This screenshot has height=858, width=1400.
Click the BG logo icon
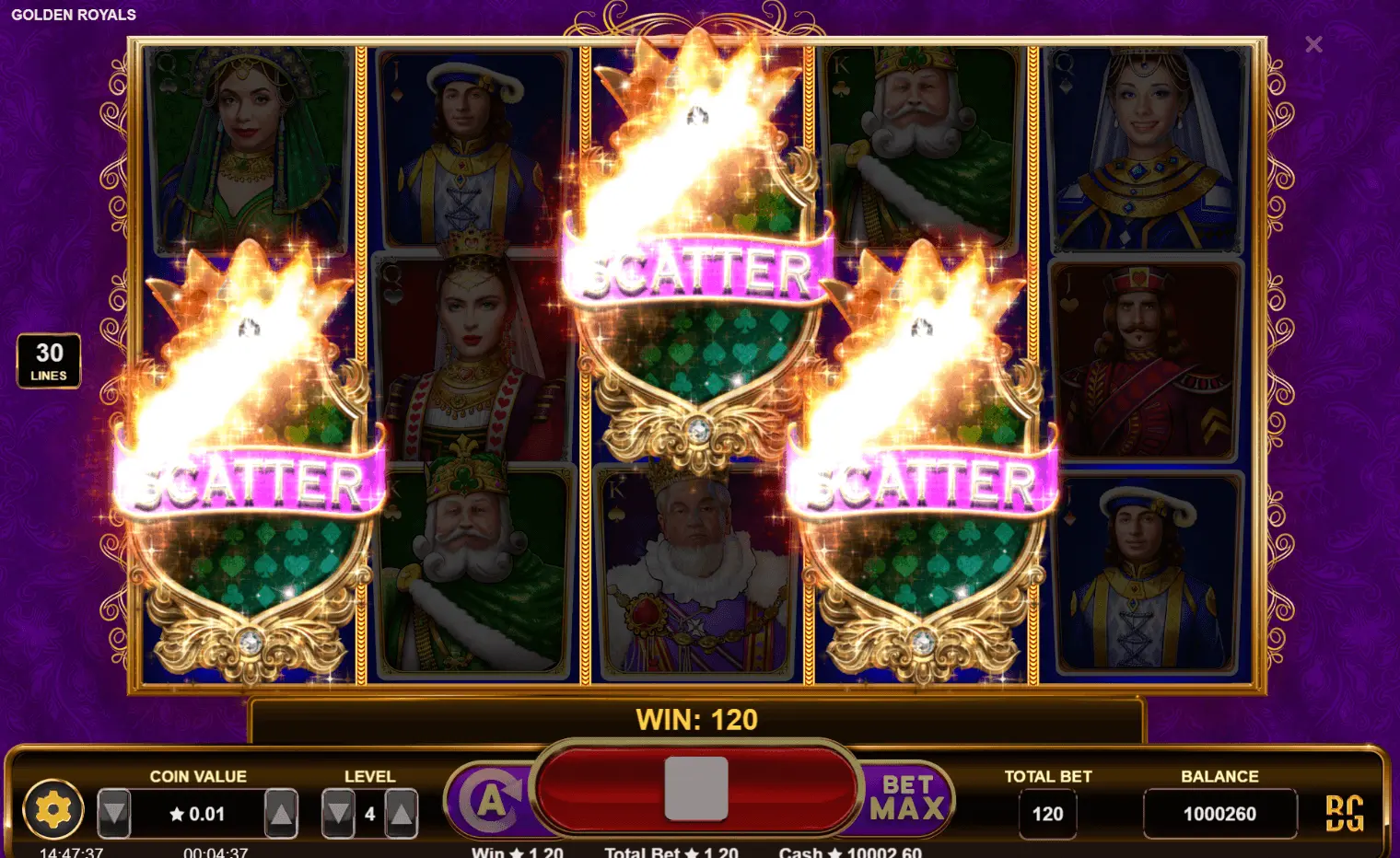coord(1344,813)
